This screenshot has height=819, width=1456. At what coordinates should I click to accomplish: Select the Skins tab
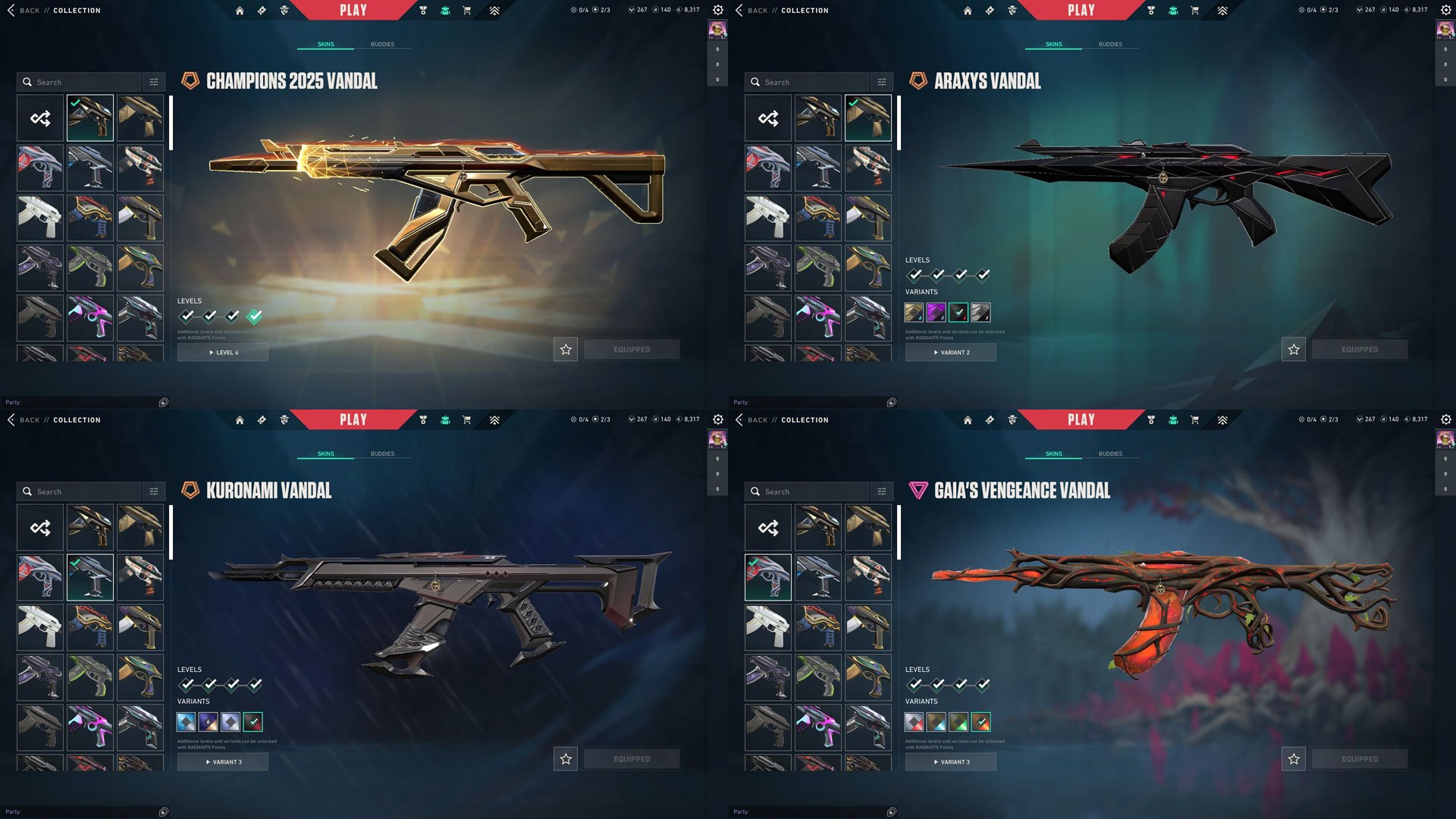[327, 44]
